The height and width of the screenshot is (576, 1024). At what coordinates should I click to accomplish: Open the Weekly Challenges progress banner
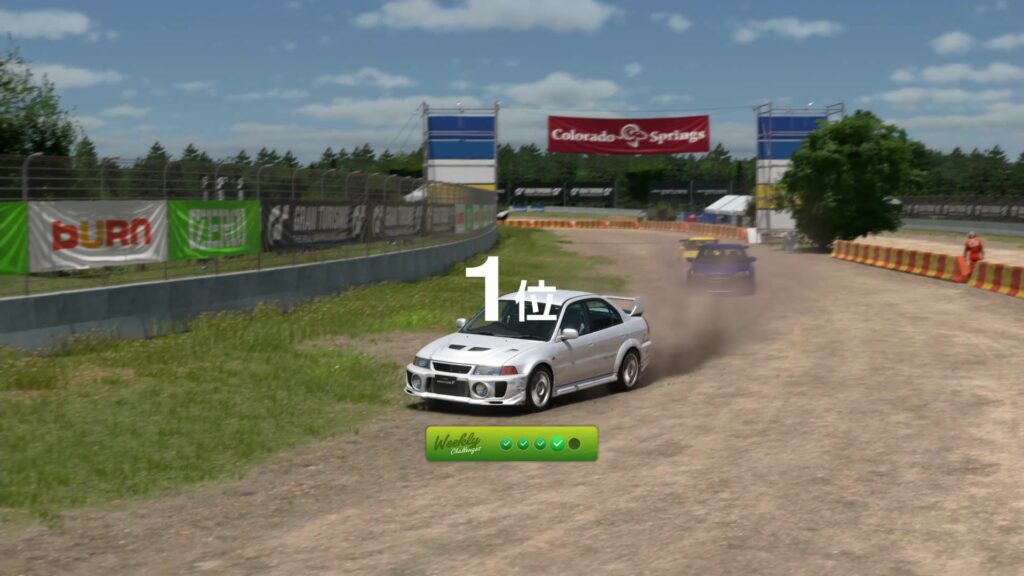pos(511,443)
